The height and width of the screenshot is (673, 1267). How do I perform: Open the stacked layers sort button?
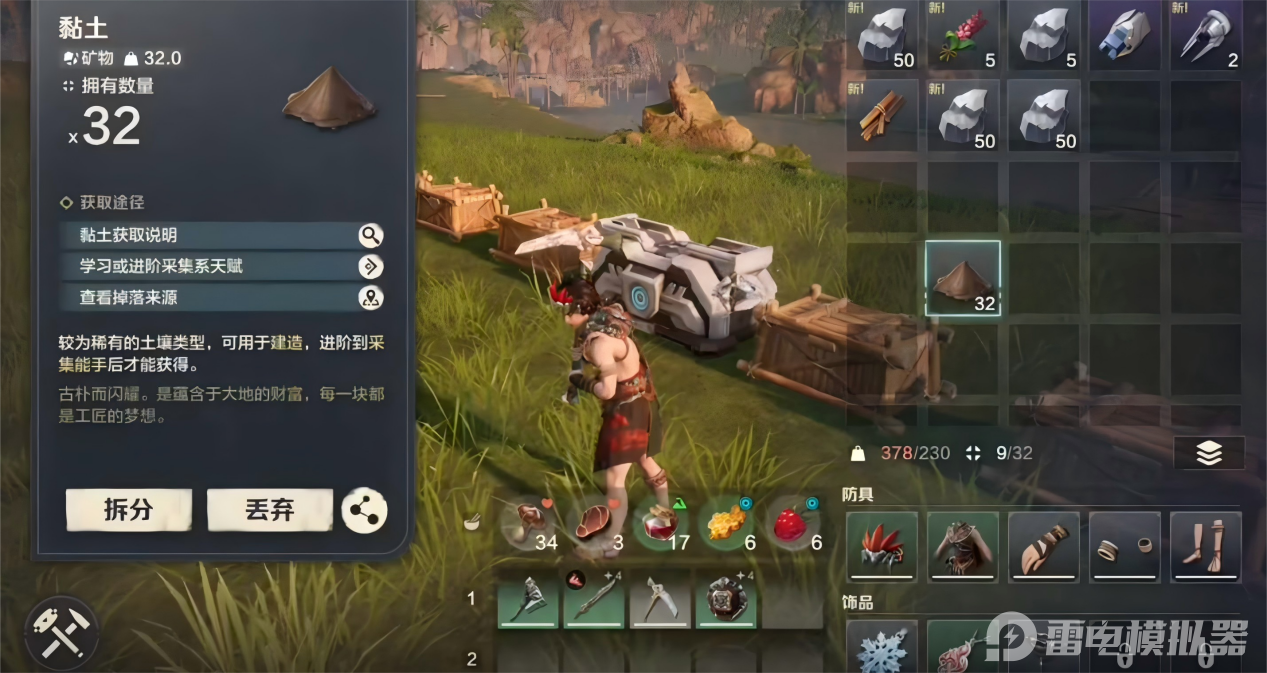pos(1208,453)
